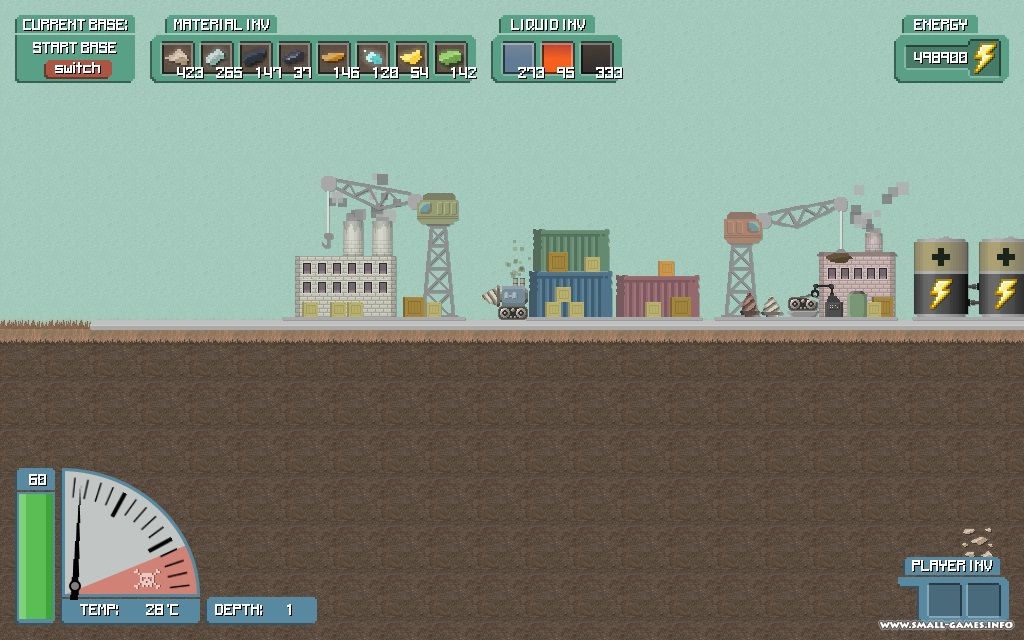
Task: Choose the dark ore slot showing 37
Action: pos(294,57)
